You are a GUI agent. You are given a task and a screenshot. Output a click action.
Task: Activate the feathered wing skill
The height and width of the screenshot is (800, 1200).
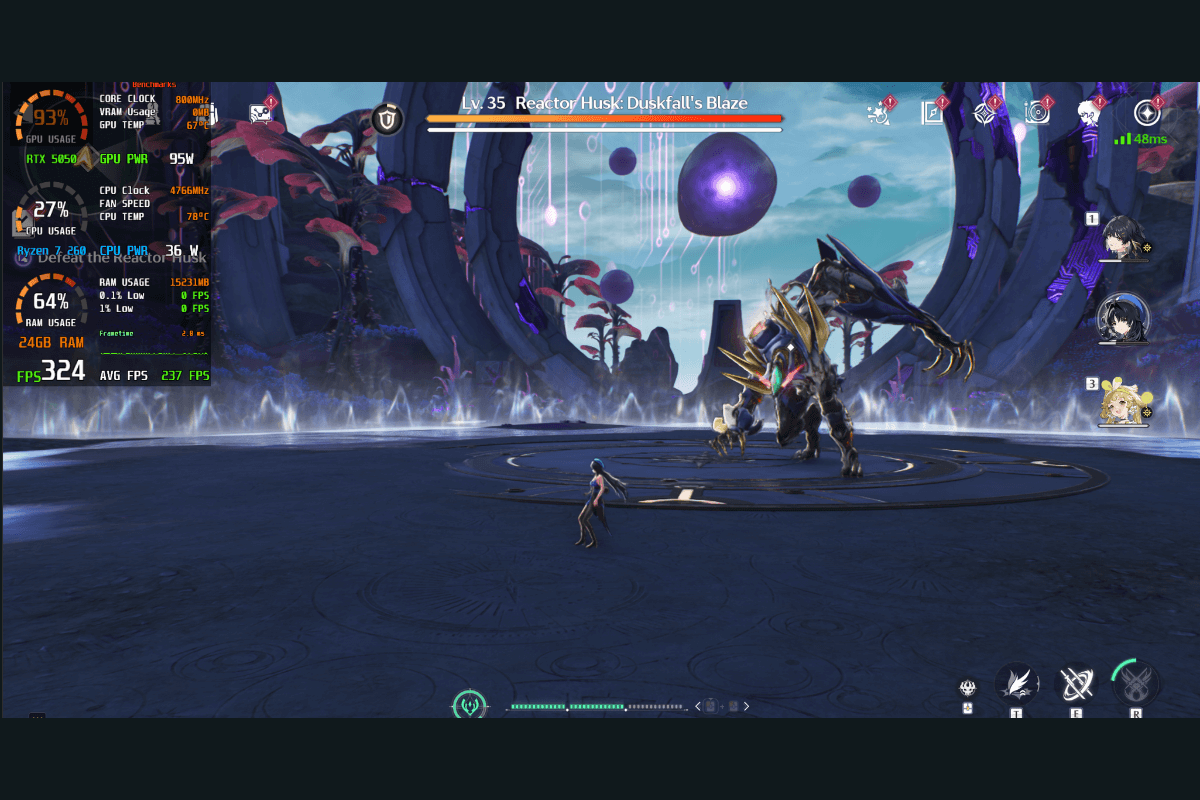[x=1016, y=683]
